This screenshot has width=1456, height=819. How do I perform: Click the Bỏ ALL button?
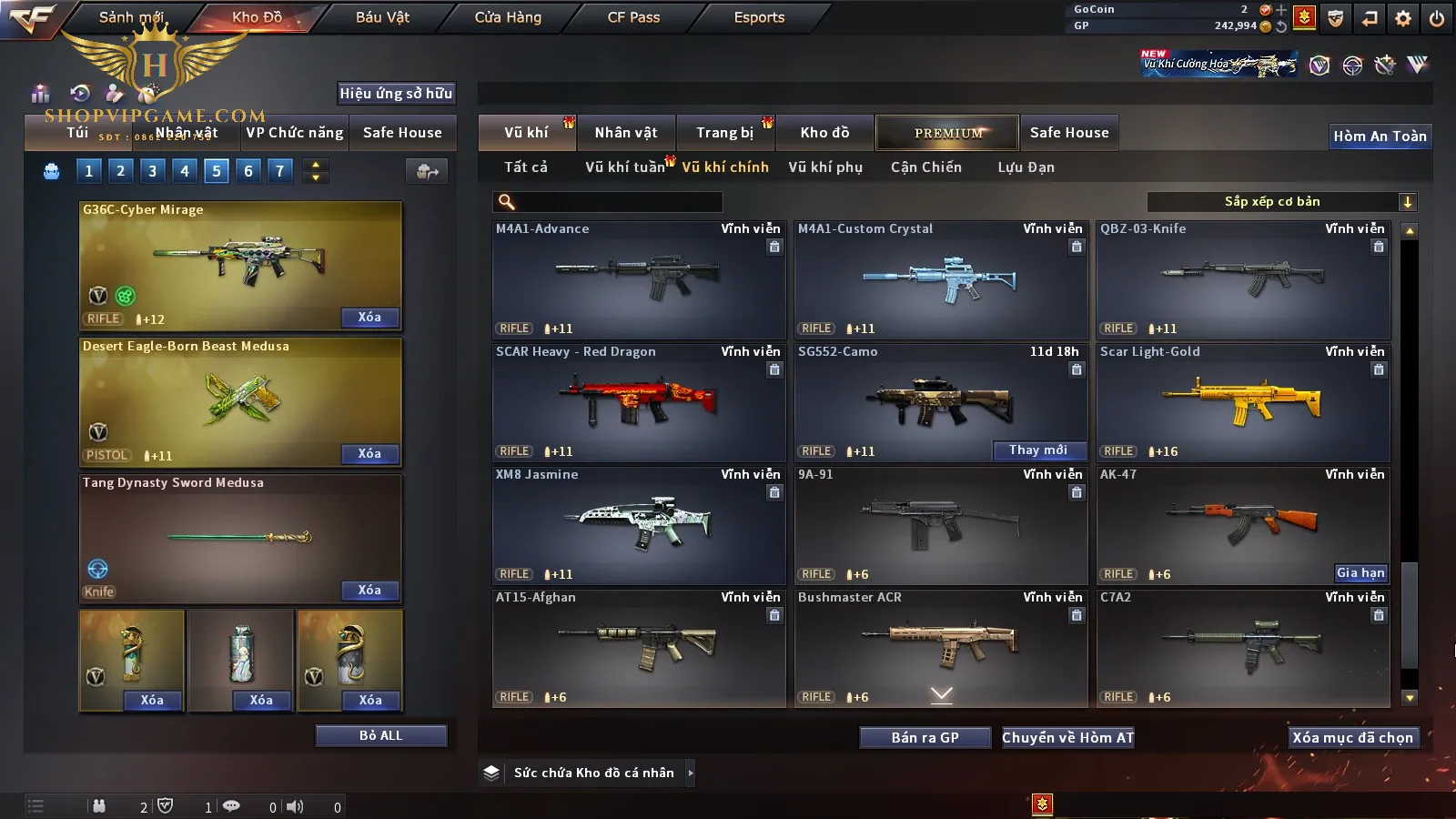pos(380,736)
